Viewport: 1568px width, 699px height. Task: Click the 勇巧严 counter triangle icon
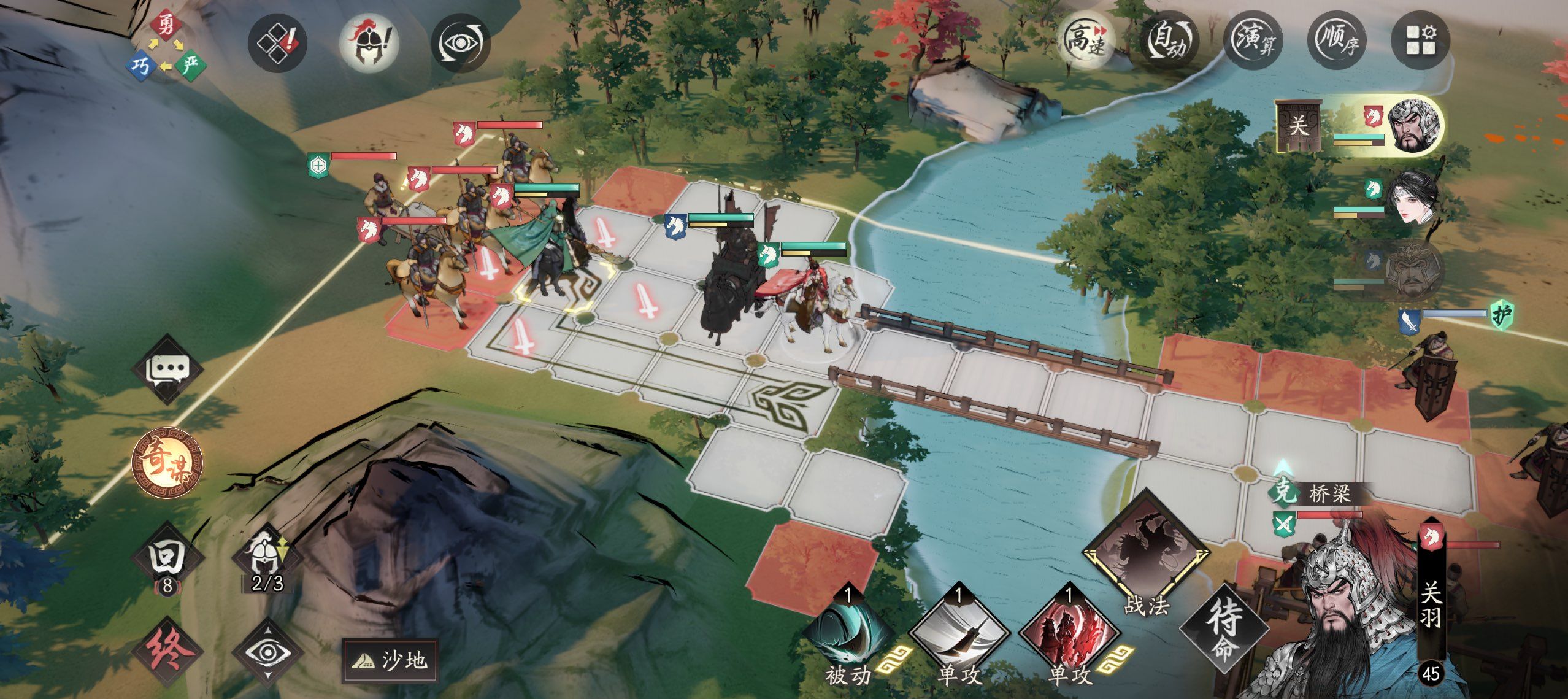pos(164,47)
